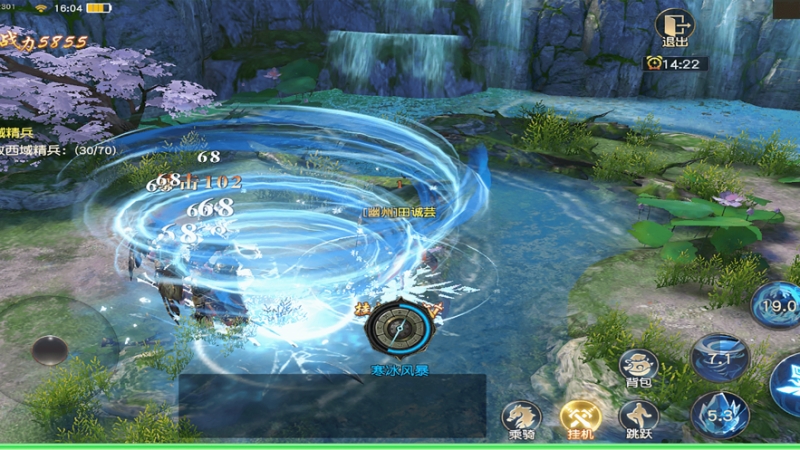Use the ice crystal skill showing 5.3

click(x=719, y=414)
